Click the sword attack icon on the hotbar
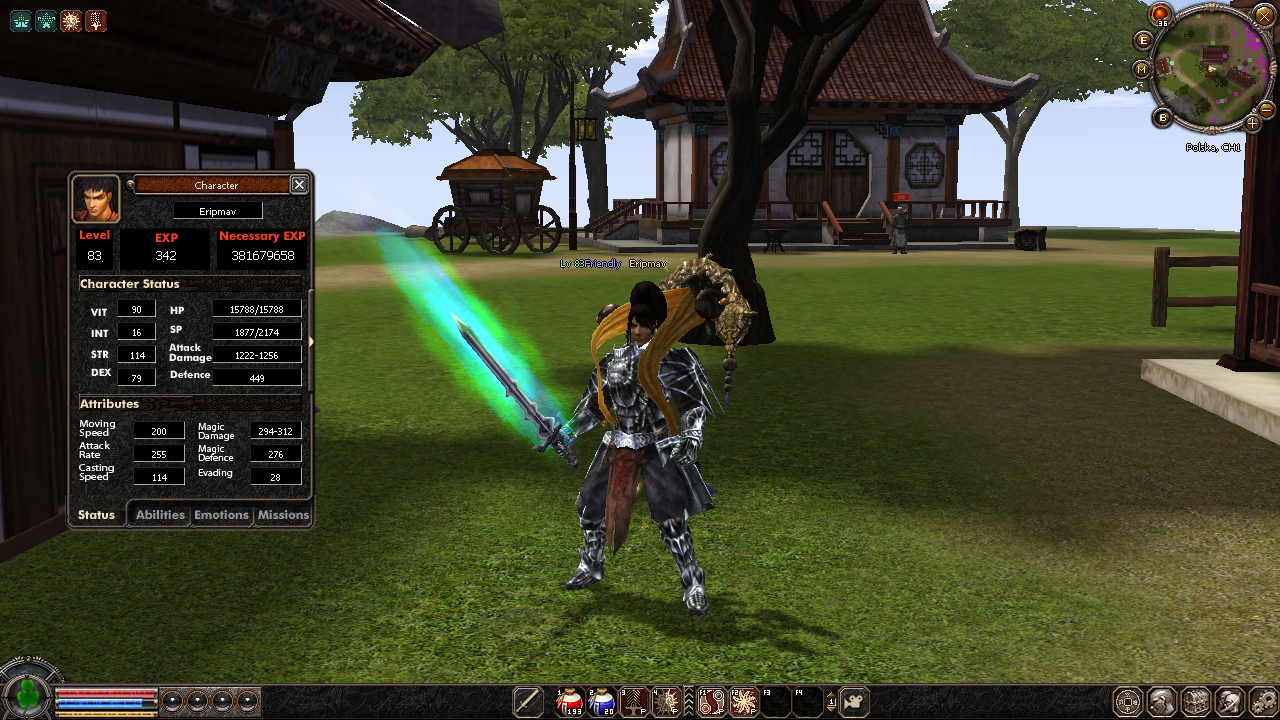 pyautogui.click(x=528, y=702)
